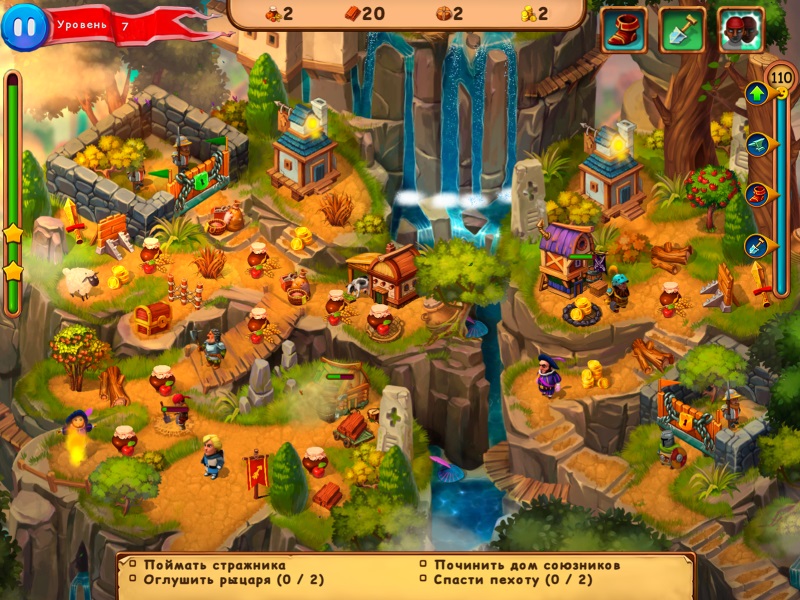Pause the game with the blue button
Viewport: 800px width, 600px height.
[24, 27]
